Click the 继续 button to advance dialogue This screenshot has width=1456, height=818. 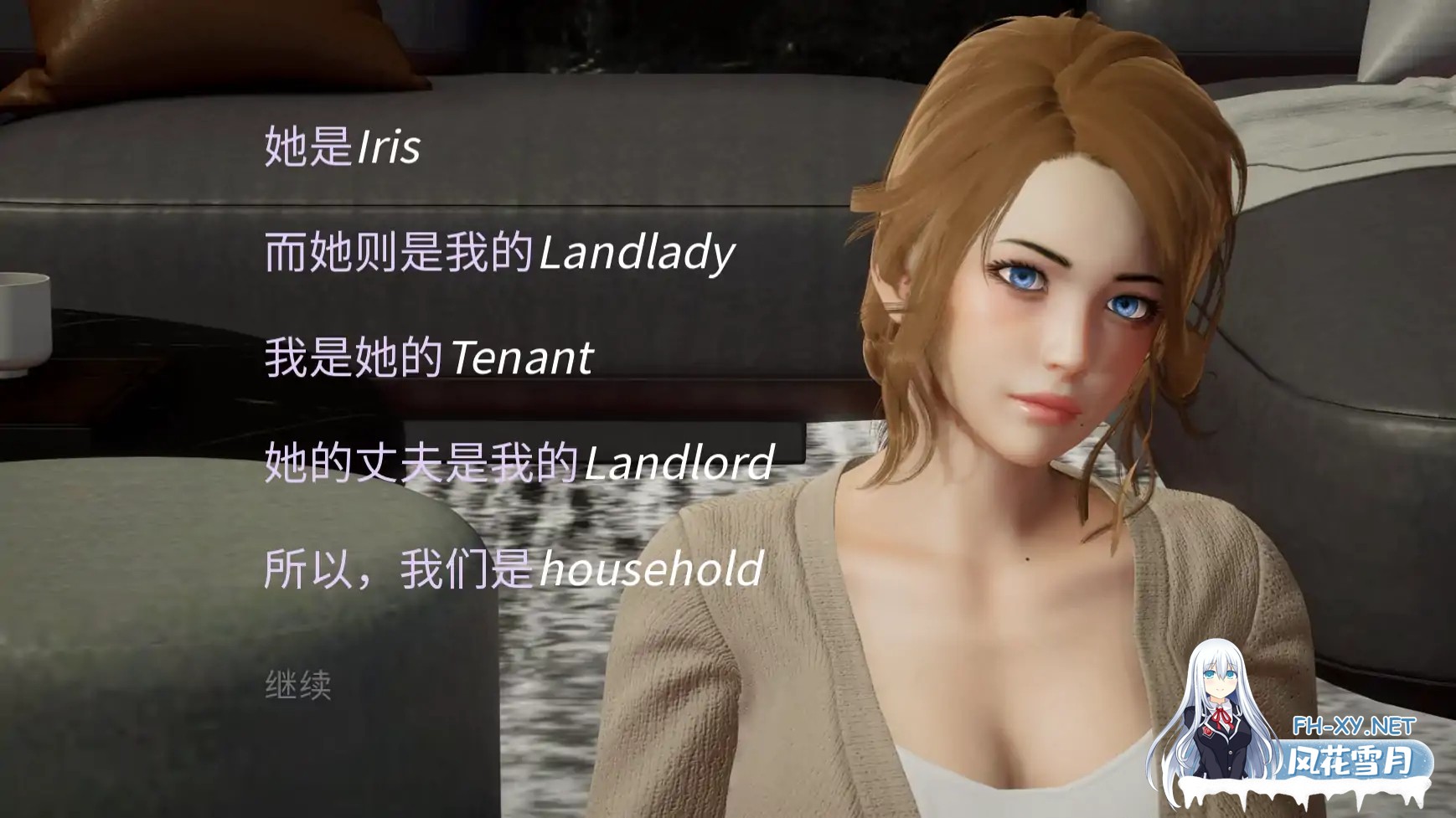[297, 685]
